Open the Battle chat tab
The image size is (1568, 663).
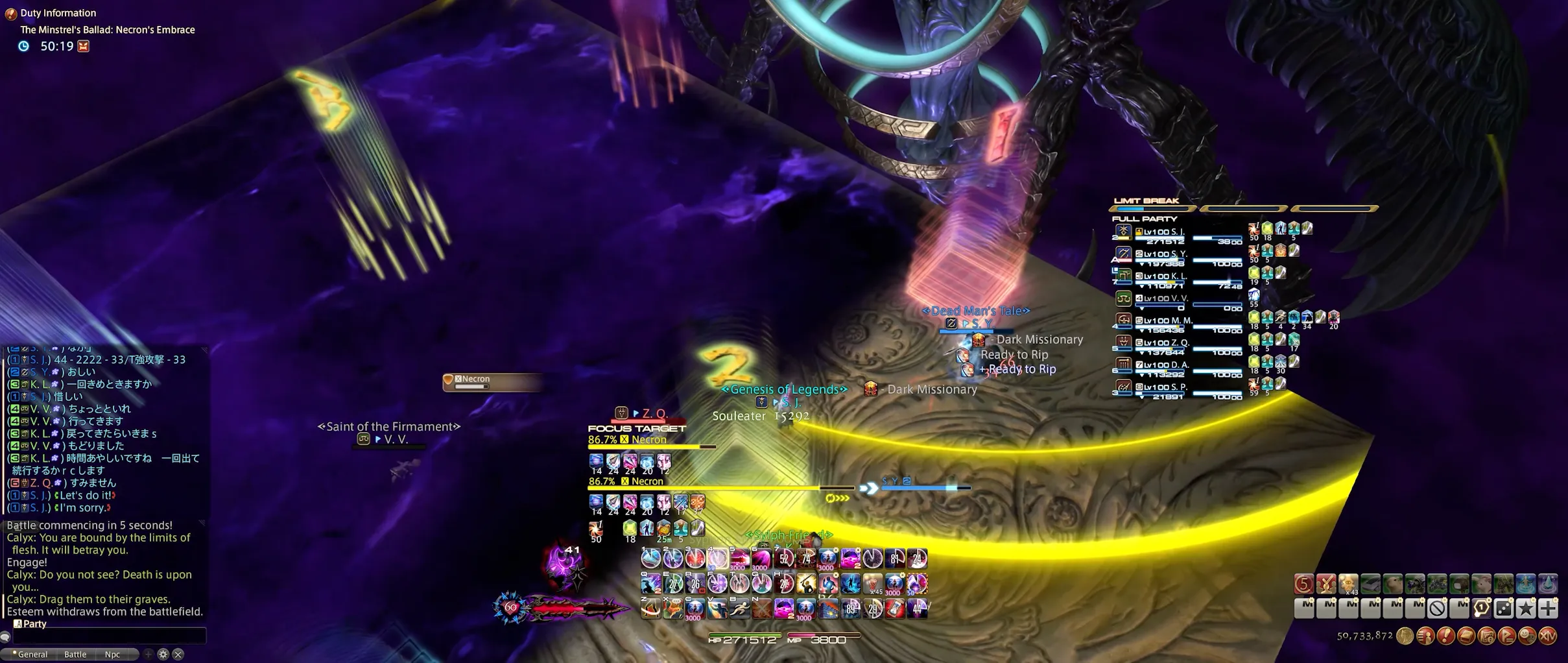click(75, 654)
